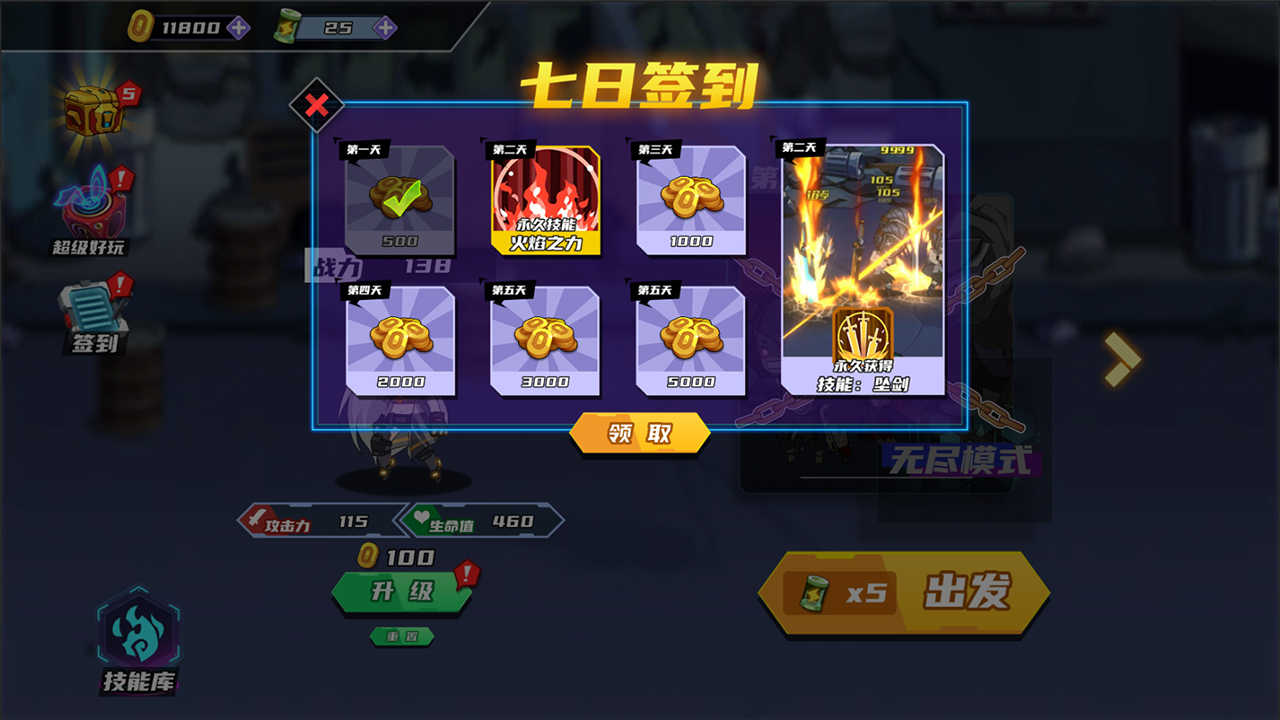Open the 技能库 skill library icon
The image size is (1280, 720).
(x=137, y=638)
